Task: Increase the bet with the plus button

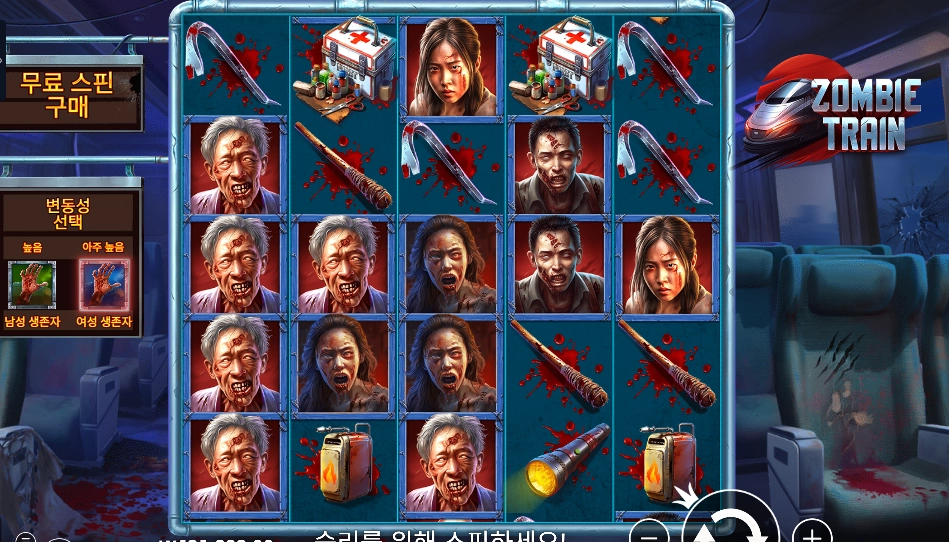Action: [x=812, y=532]
